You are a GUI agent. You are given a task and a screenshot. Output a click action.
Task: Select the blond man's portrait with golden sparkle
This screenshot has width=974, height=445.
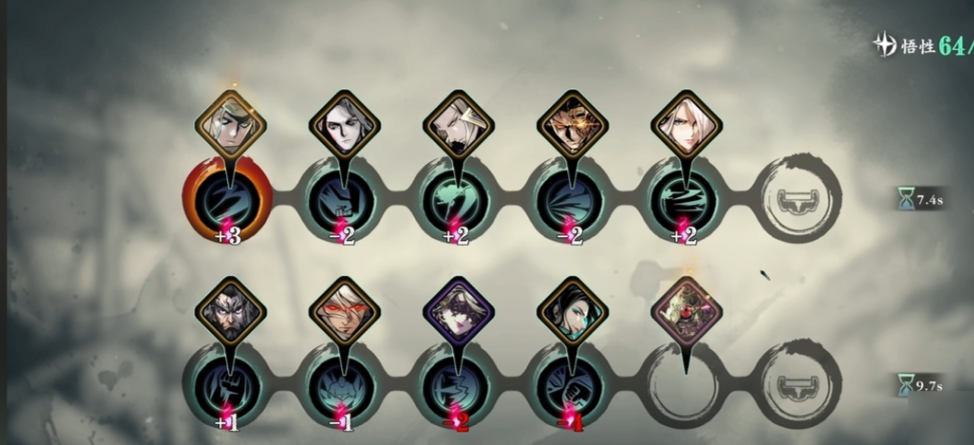pos(229,123)
